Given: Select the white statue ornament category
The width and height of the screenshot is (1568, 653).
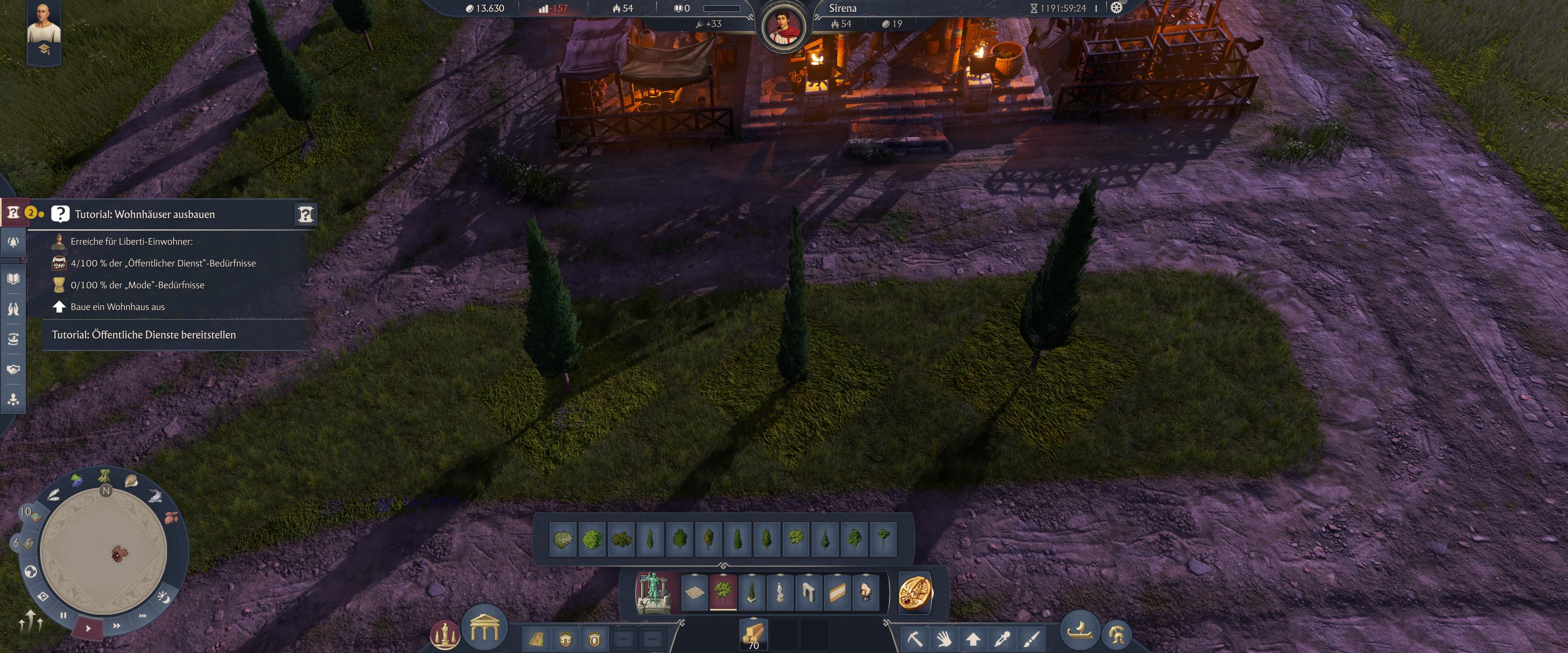Looking at the screenshot, I should 780,591.
